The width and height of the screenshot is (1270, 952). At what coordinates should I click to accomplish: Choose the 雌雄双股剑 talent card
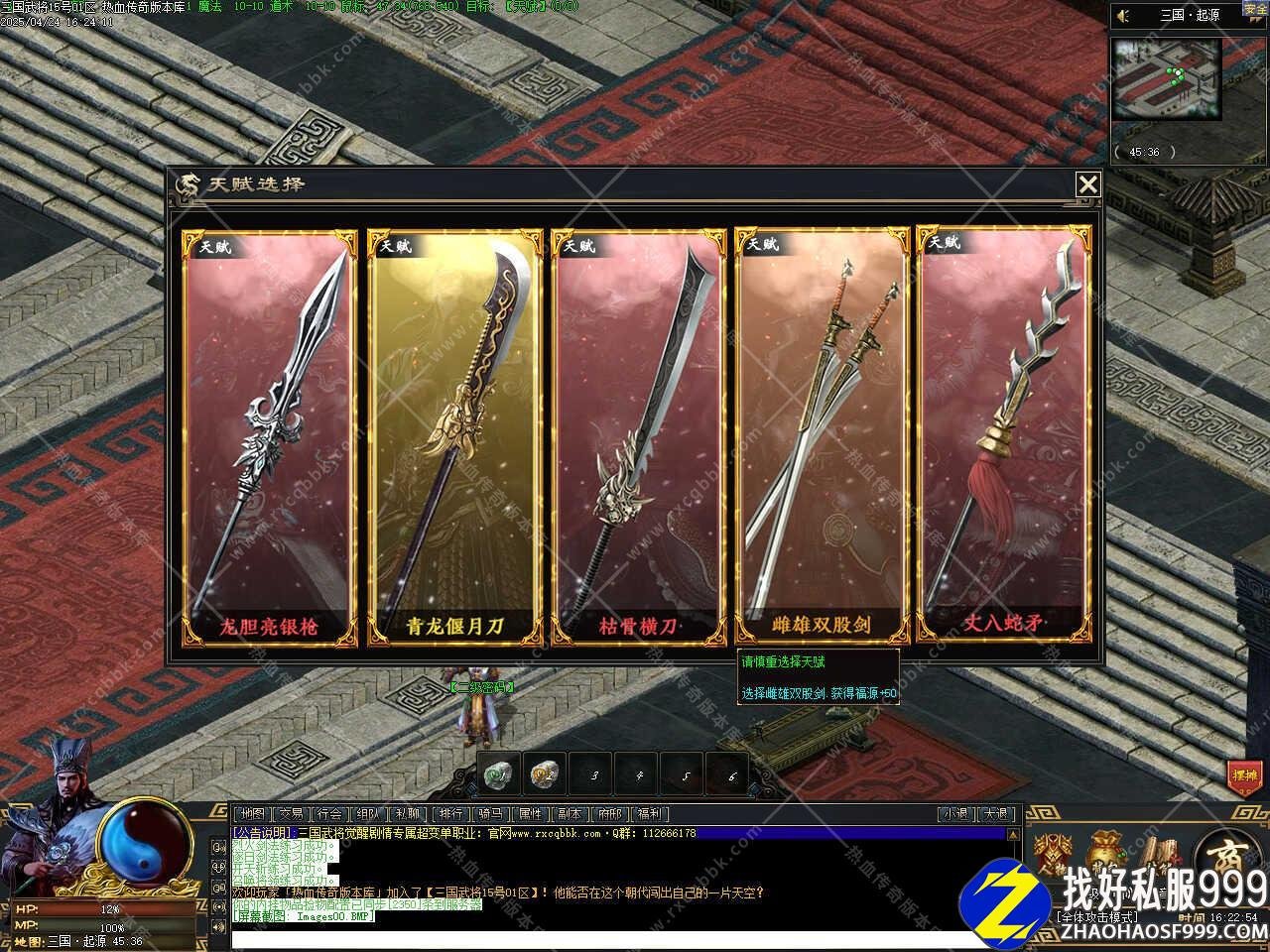(822, 436)
